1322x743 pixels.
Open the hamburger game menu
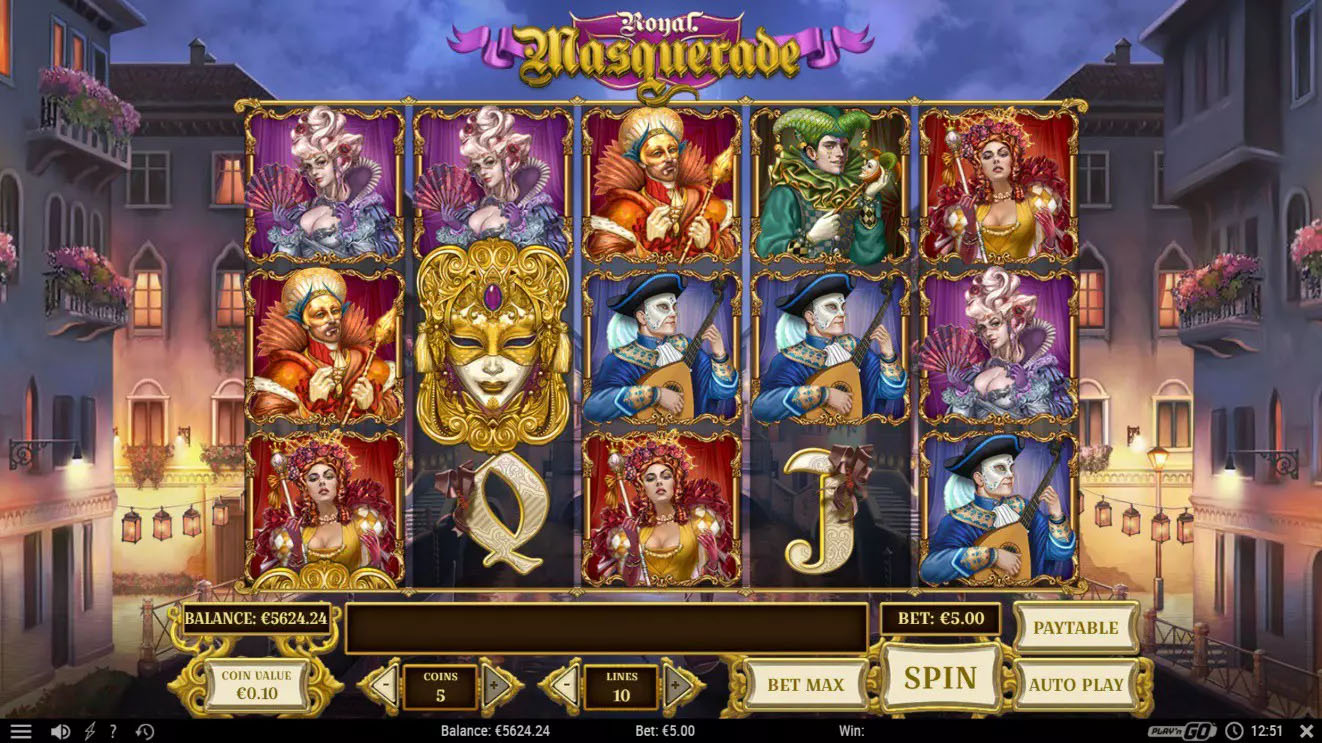22,729
